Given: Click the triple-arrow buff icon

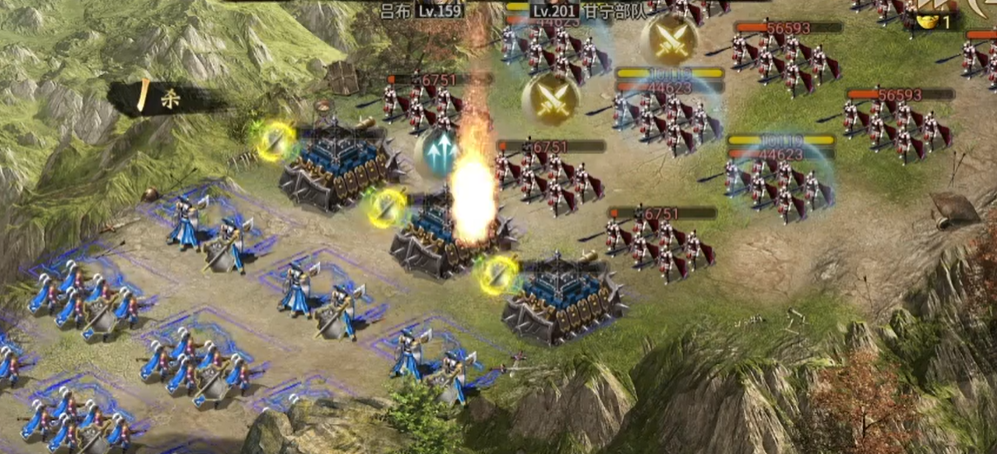Looking at the screenshot, I should 438,150.
